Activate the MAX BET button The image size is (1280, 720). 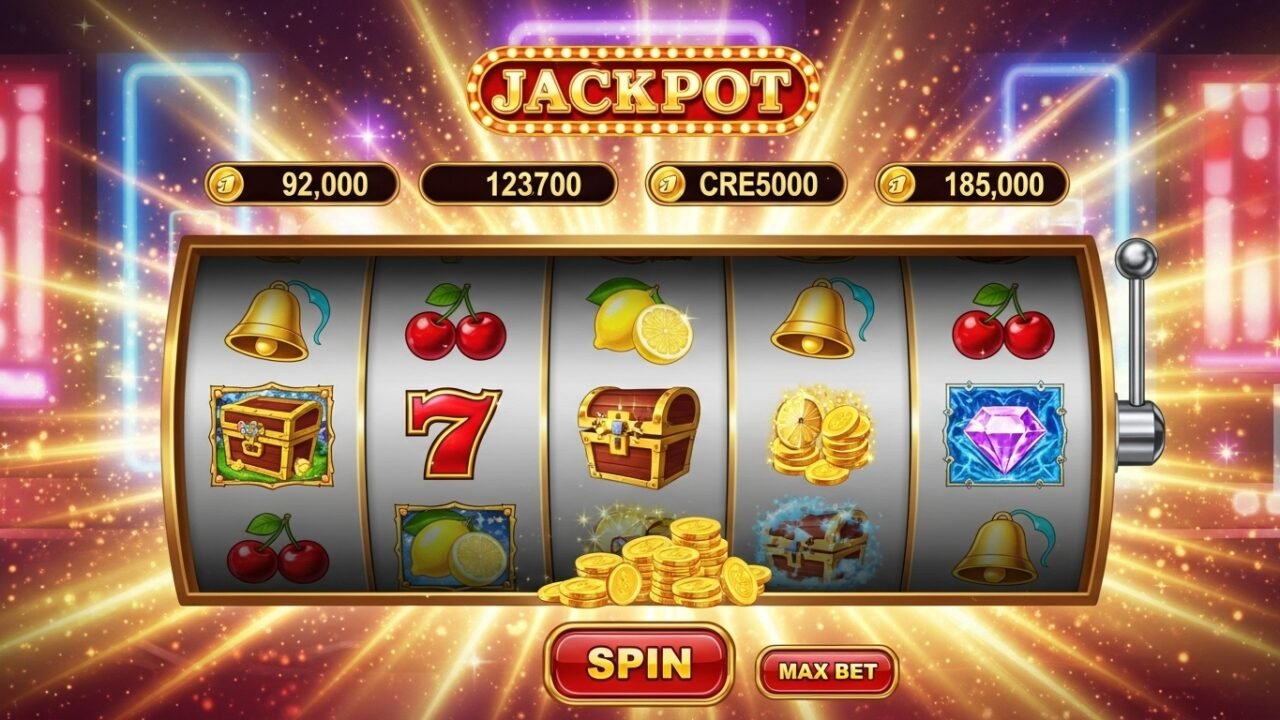pos(827,671)
